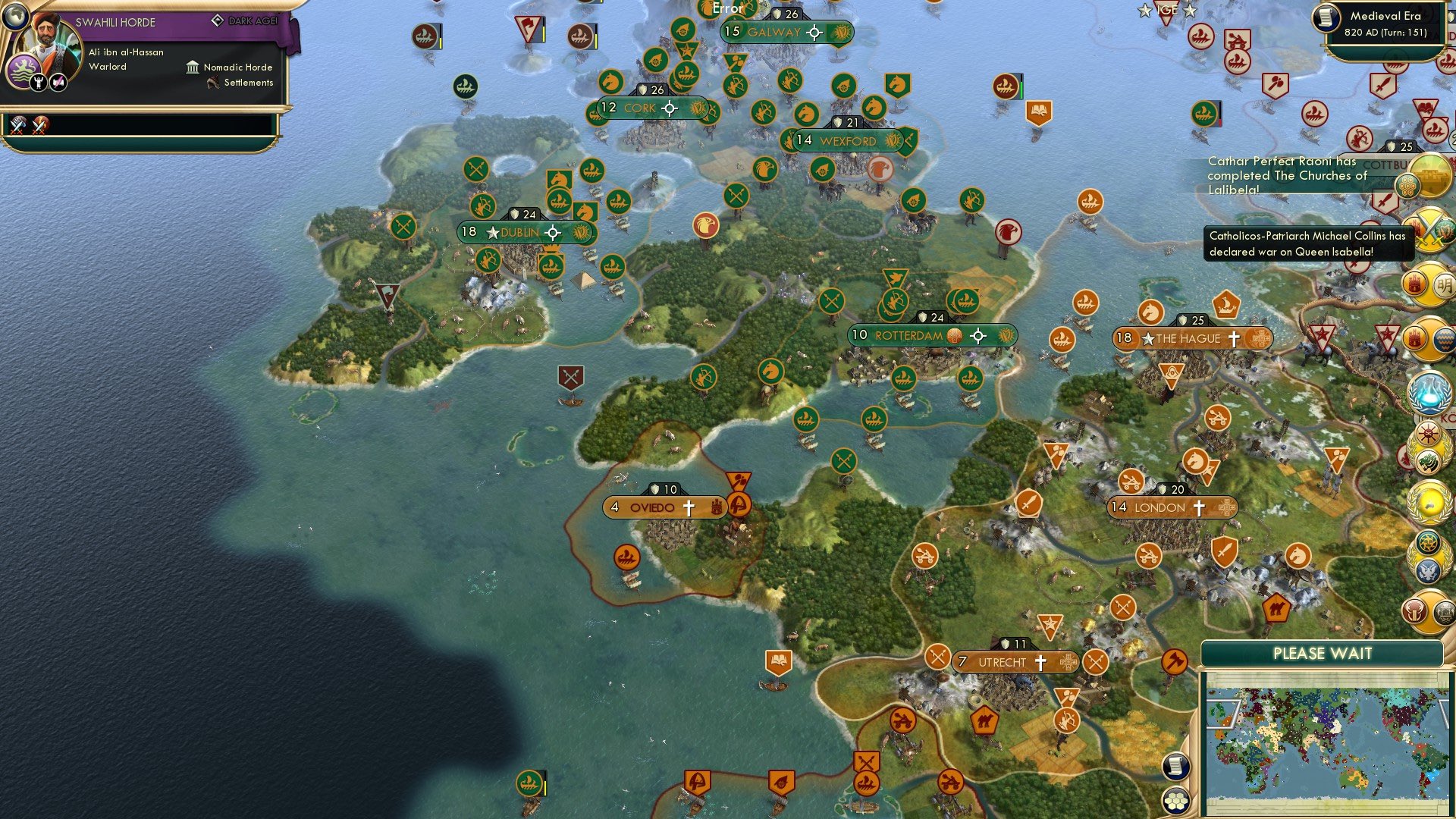This screenshot has height=819, width=1456.
Task: Click the Michael Collins declared war notification
Action: pyautogui.click(x=1304, y=243)
